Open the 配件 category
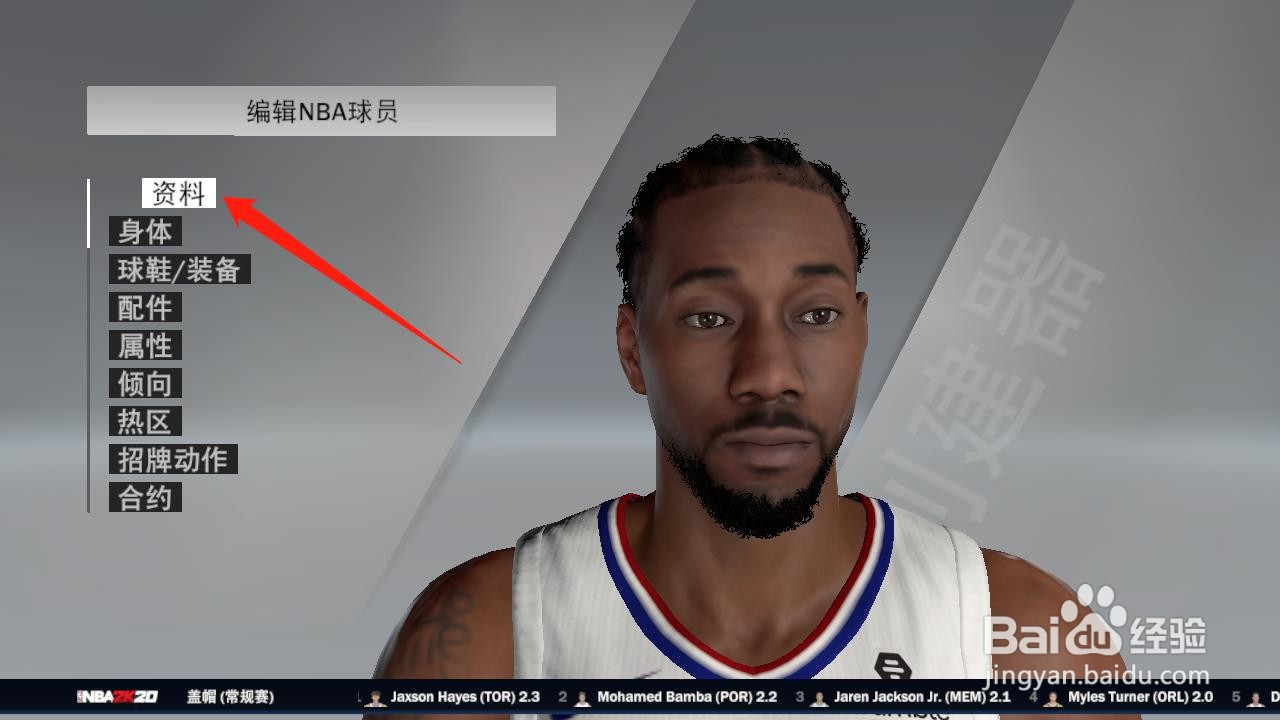This screenshot has height=720, width=1280. point(146,307)
